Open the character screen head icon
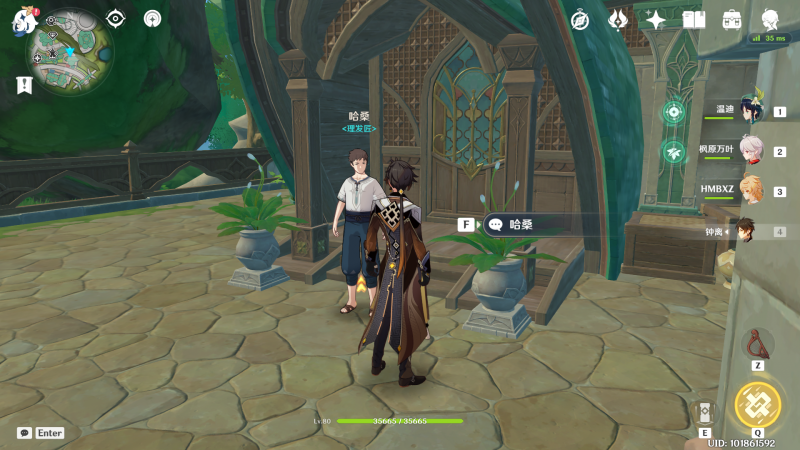This screenshot has width=800, height=450. [x=770, y=19]
